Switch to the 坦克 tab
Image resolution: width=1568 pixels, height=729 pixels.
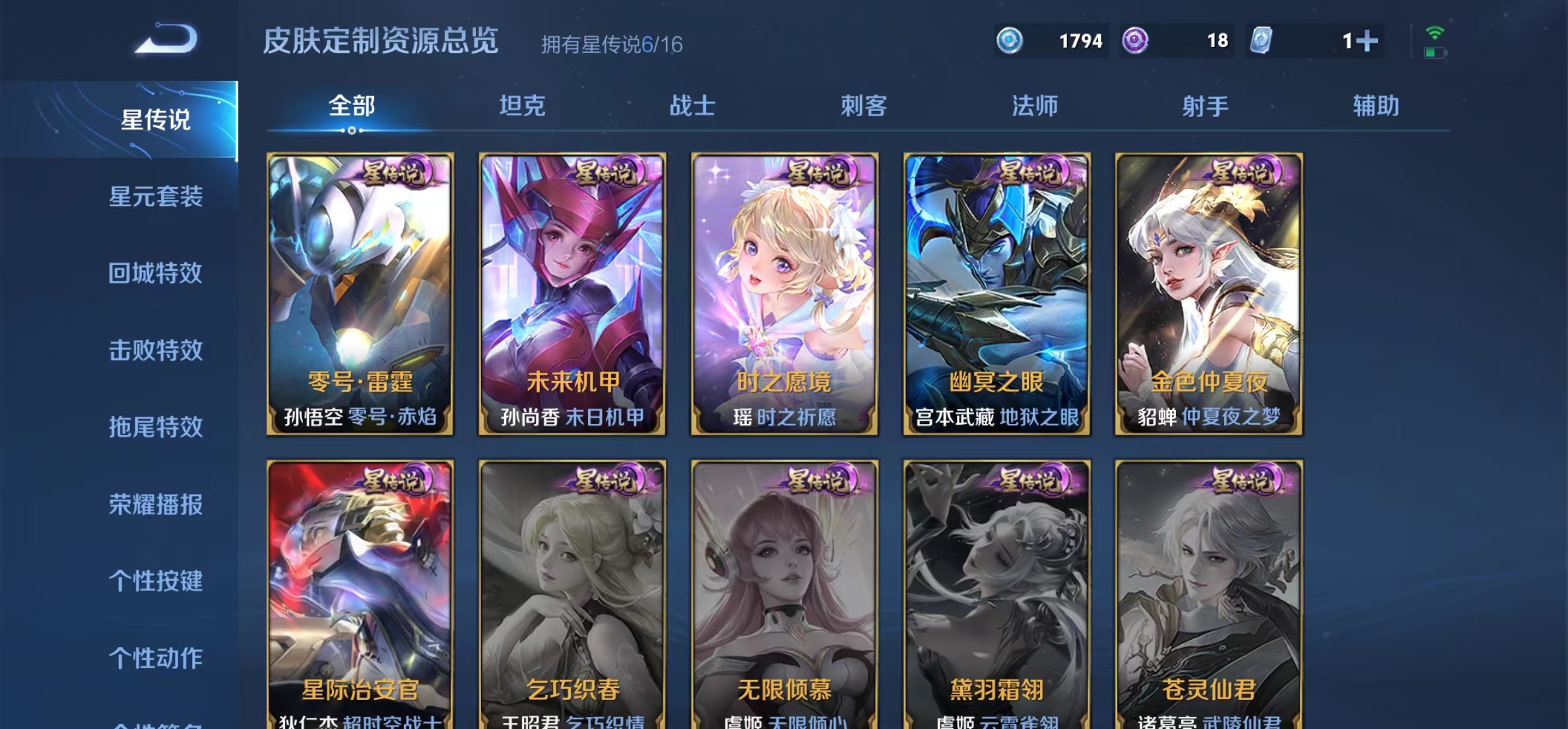tap(521, 106)
